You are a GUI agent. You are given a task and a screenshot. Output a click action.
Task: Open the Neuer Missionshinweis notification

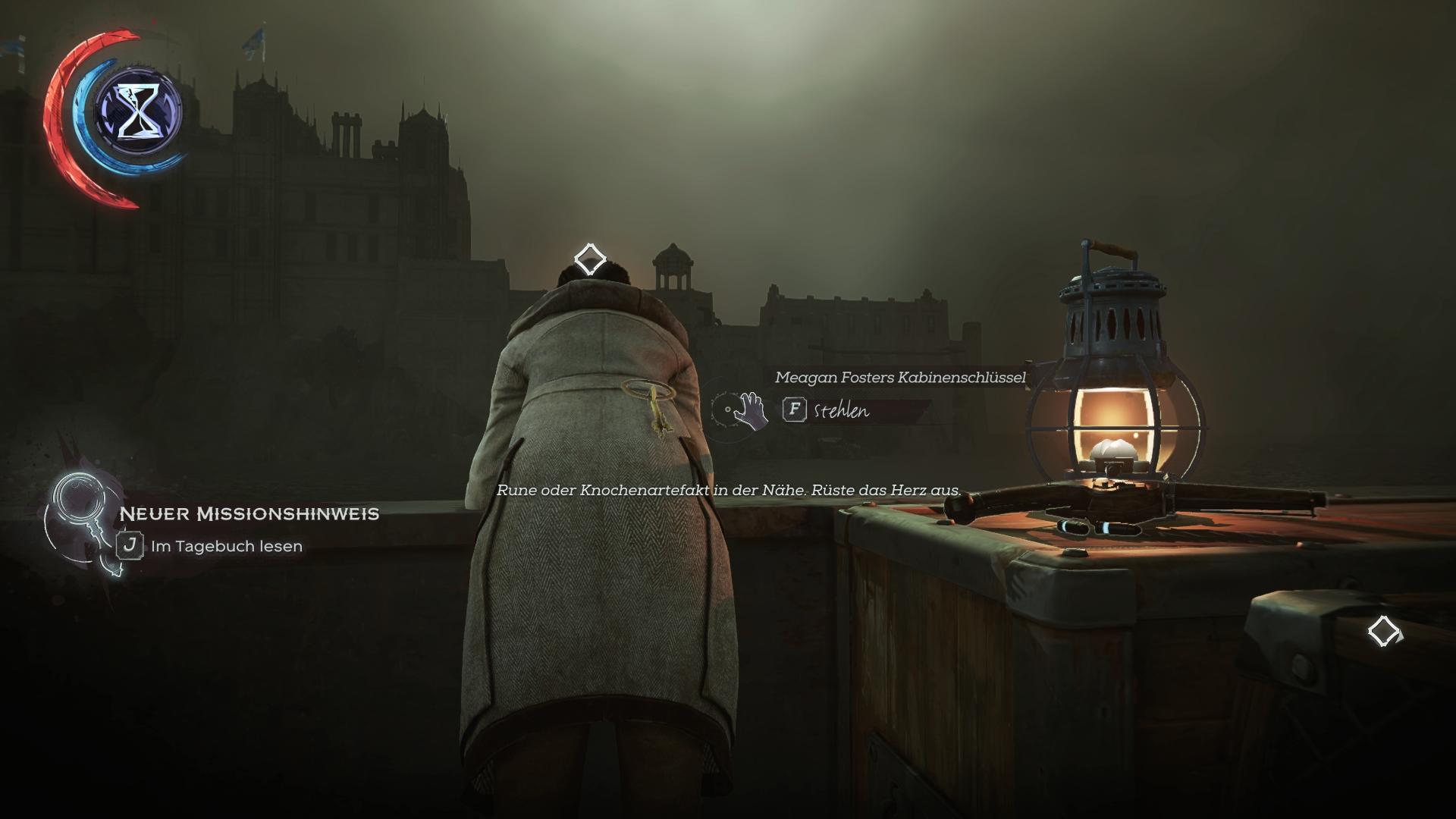pyautogui.click(x=249, y=514)
